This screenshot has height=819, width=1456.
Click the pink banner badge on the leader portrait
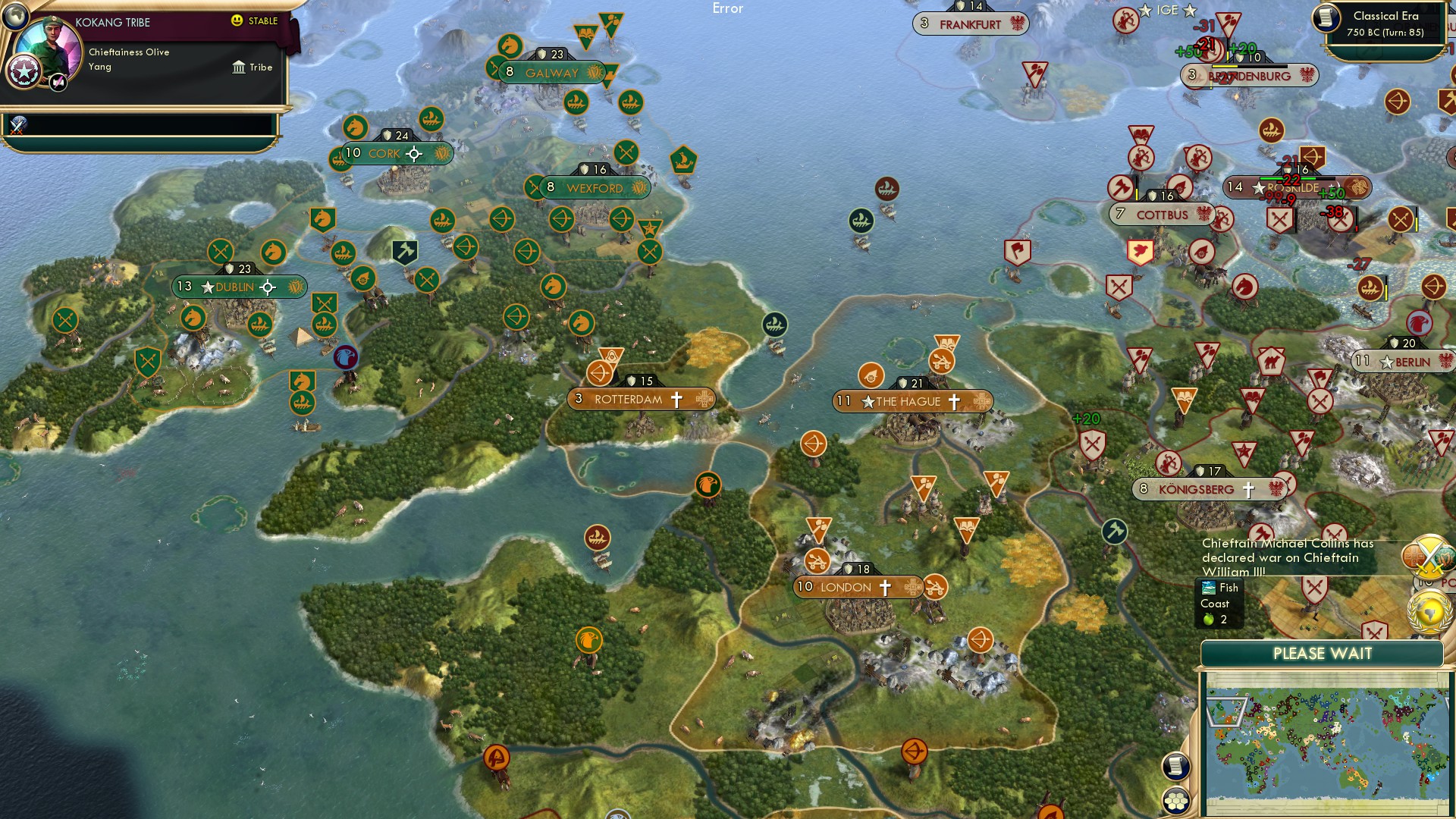point(58,82)
